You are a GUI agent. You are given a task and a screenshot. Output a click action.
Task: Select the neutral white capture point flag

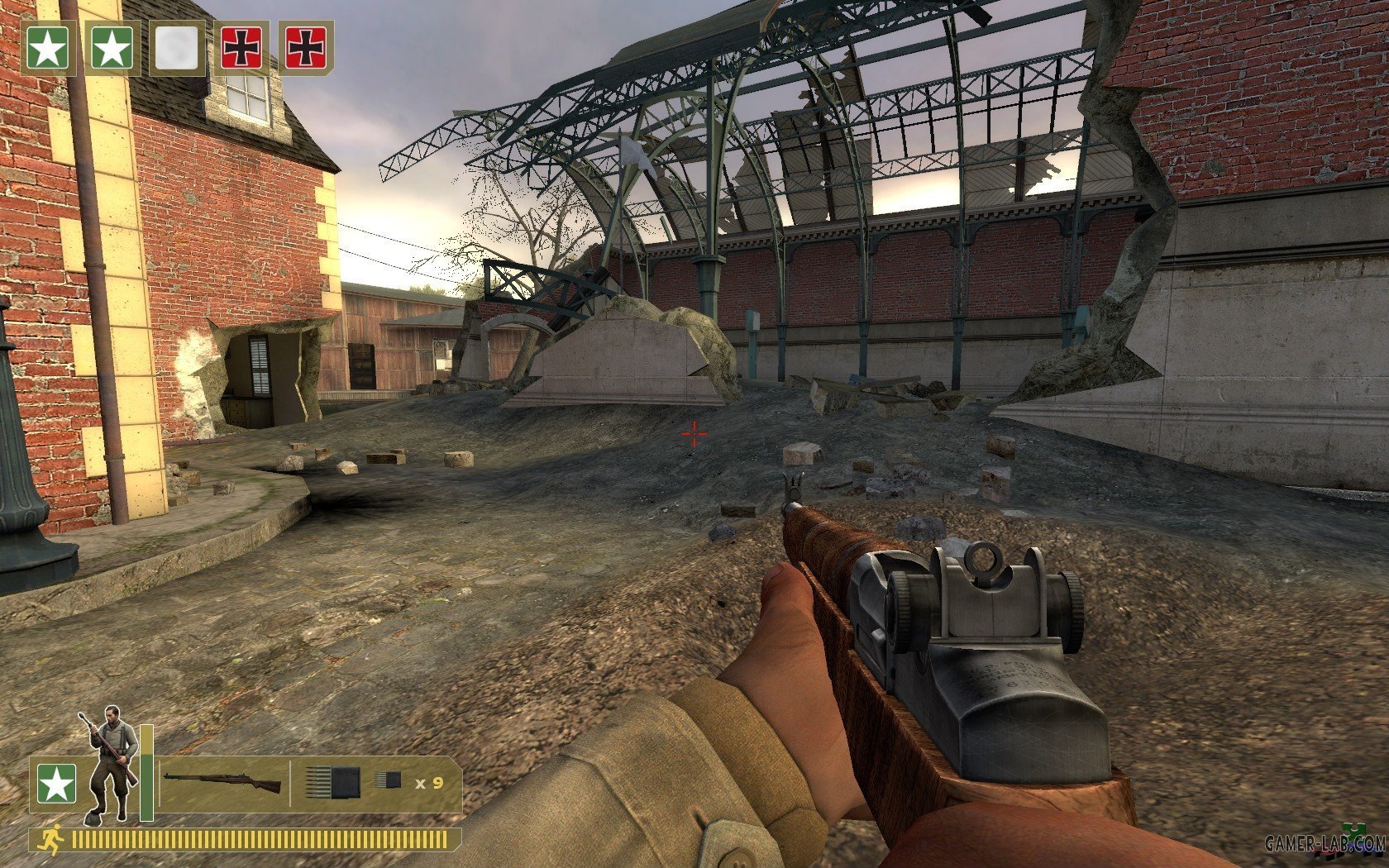[177, 49]
